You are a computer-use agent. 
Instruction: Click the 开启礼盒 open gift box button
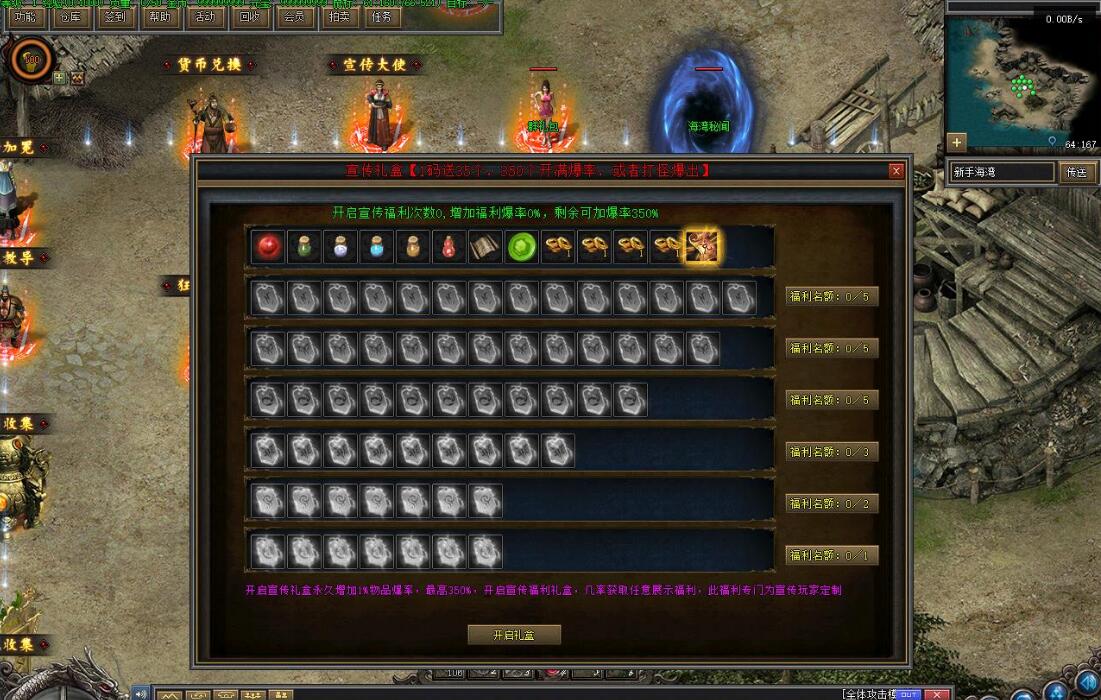(514, 635)
